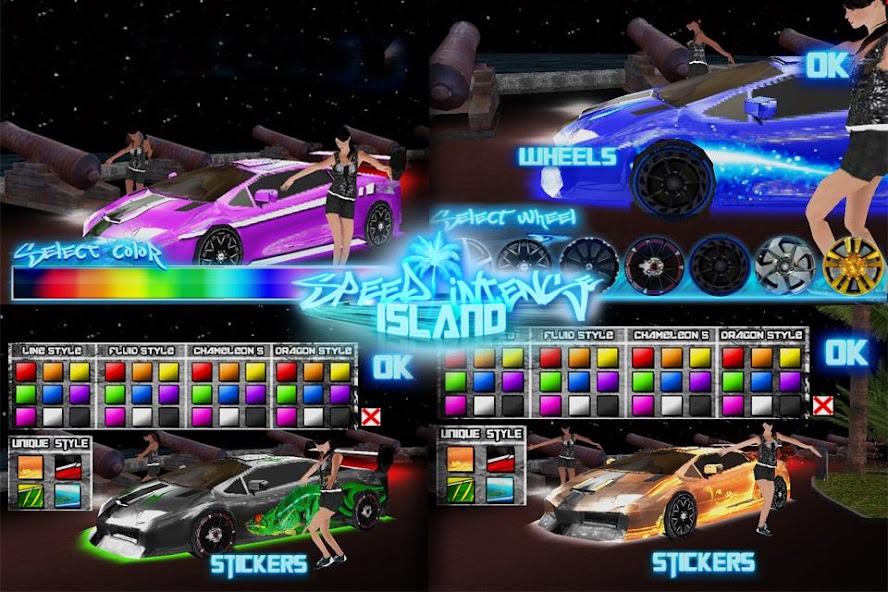Screen dimensions: 888x592
Task: Click OK in the orange car's sticker panel
Action: click(x=846, y=352)
